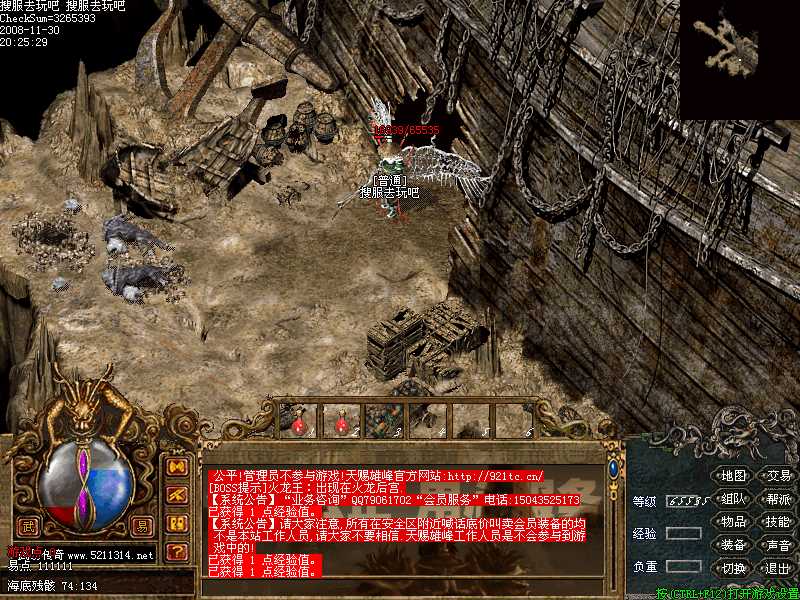Click the 交易 (trade) button
800x600 pixels.
coord(777,475)
